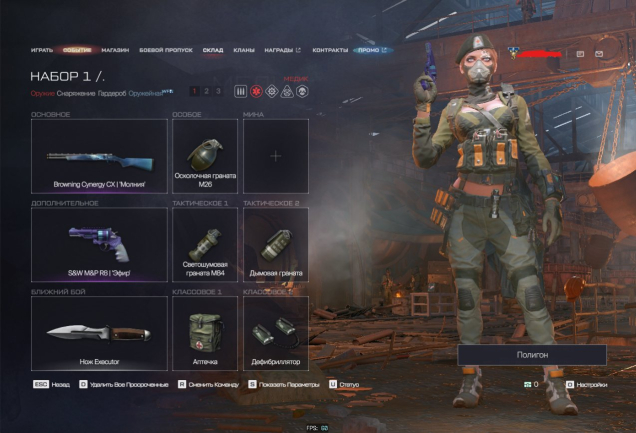Open the ИГРАТЬ (Play) menu
Viewport: 636px width, 433px height.
click(41, 49)
